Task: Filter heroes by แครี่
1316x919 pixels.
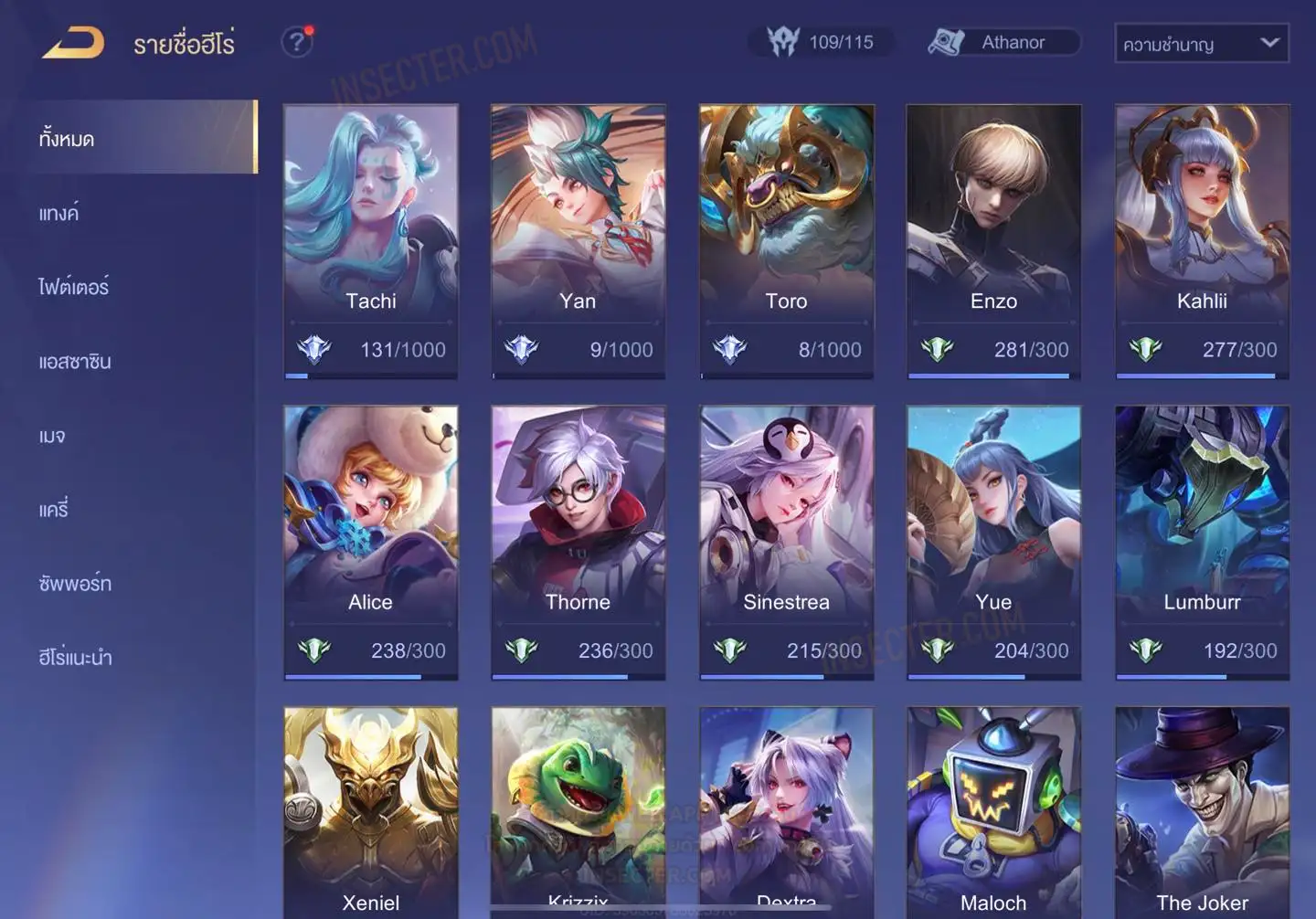Action: [x=54, y=510]
